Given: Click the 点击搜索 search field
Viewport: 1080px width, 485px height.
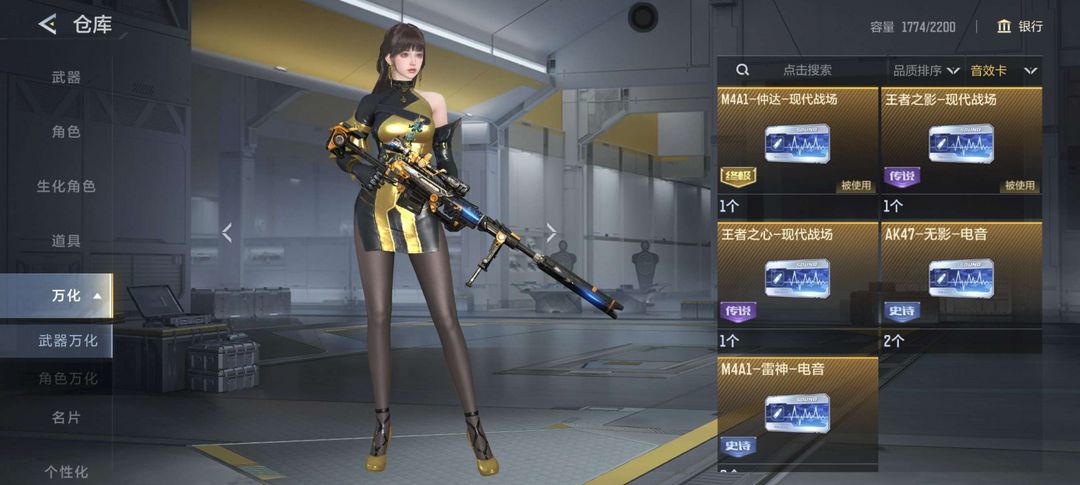Looking at the screenshot, I should click(806, 70).
